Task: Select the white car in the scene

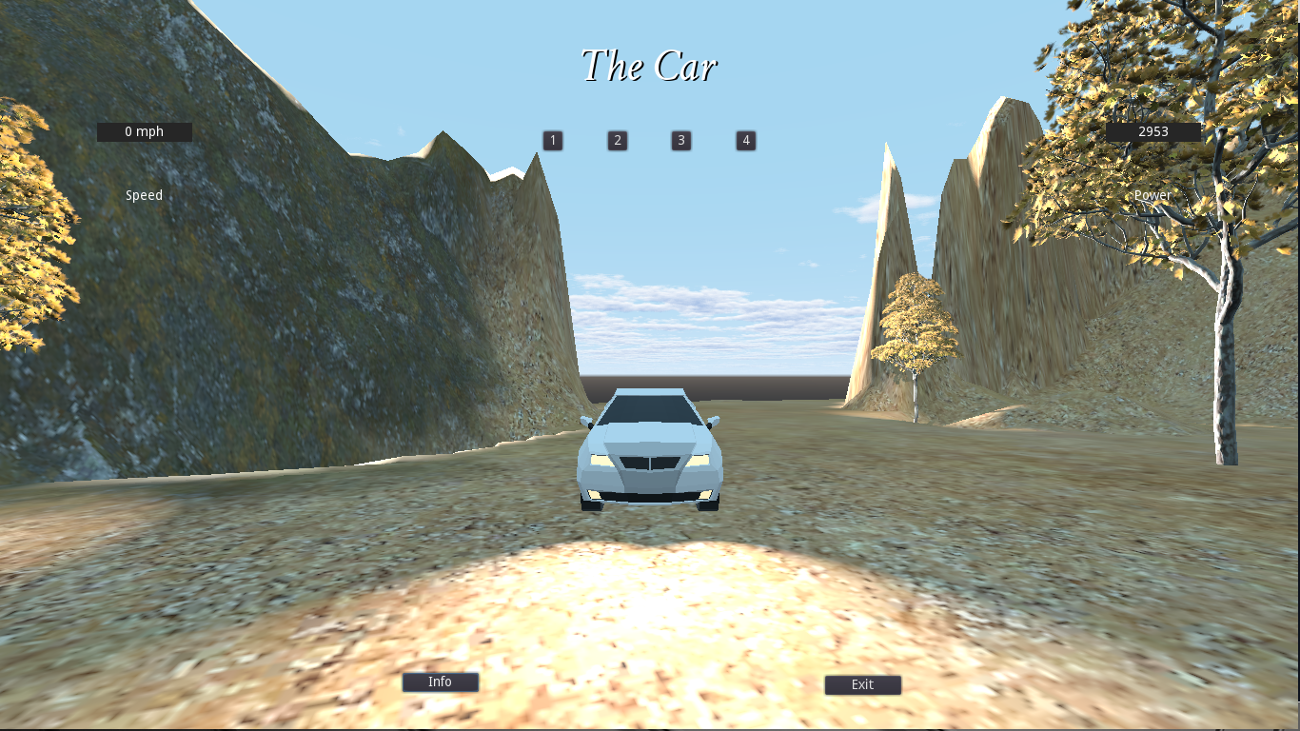Action: coord(650,450)
